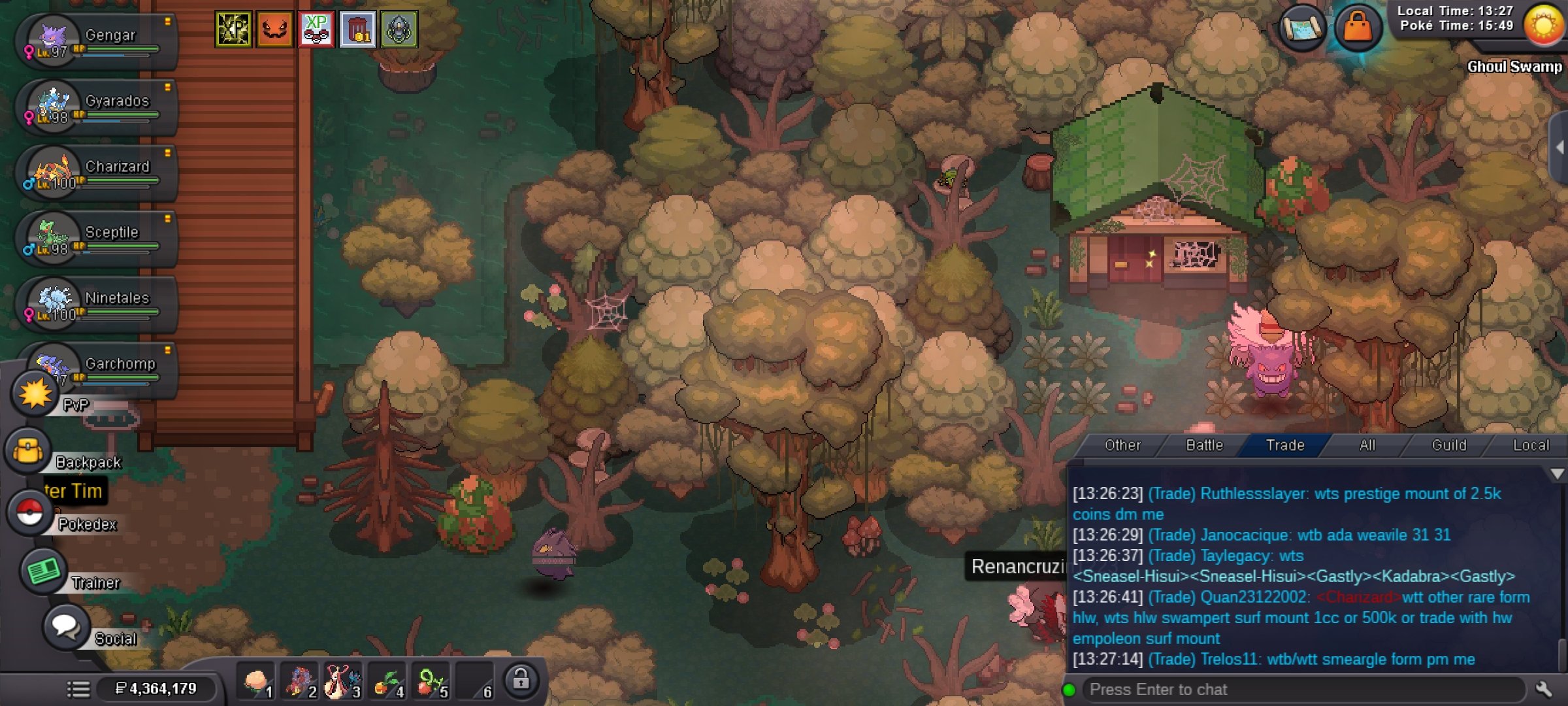Image resolution: width=1568 pixels, height=706 pixels.
Task: Click the chat input field
Action: [1300, 690]
